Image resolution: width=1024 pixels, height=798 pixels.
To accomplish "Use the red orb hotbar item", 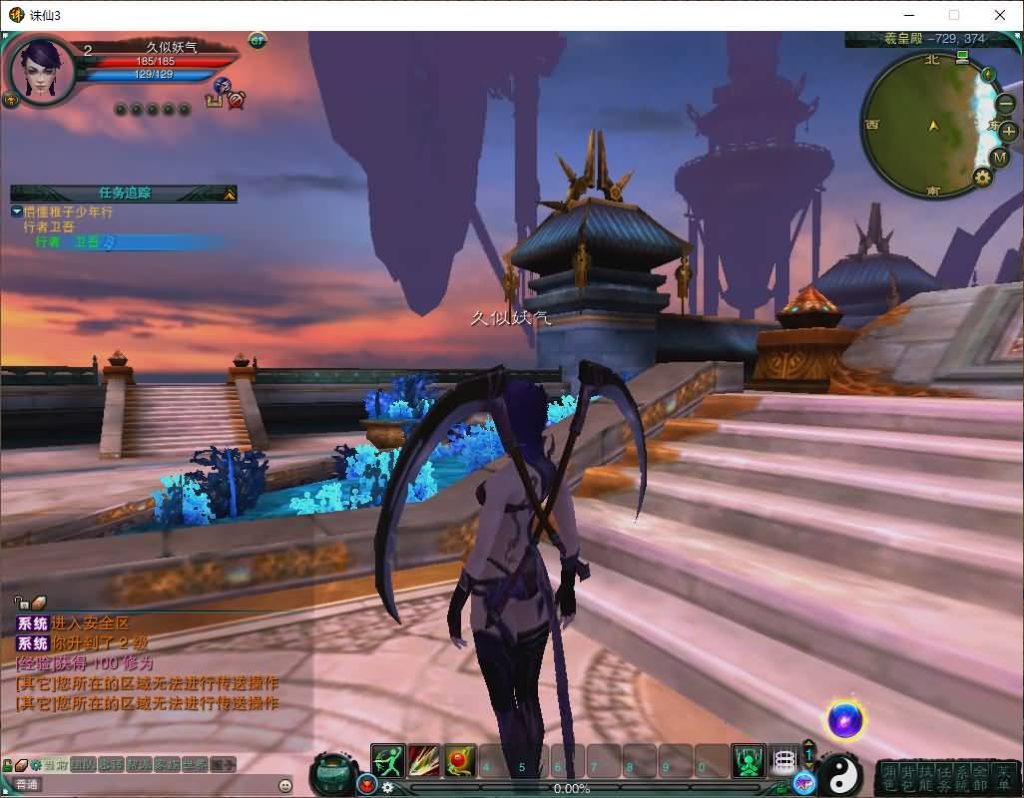I will point(460,761).
